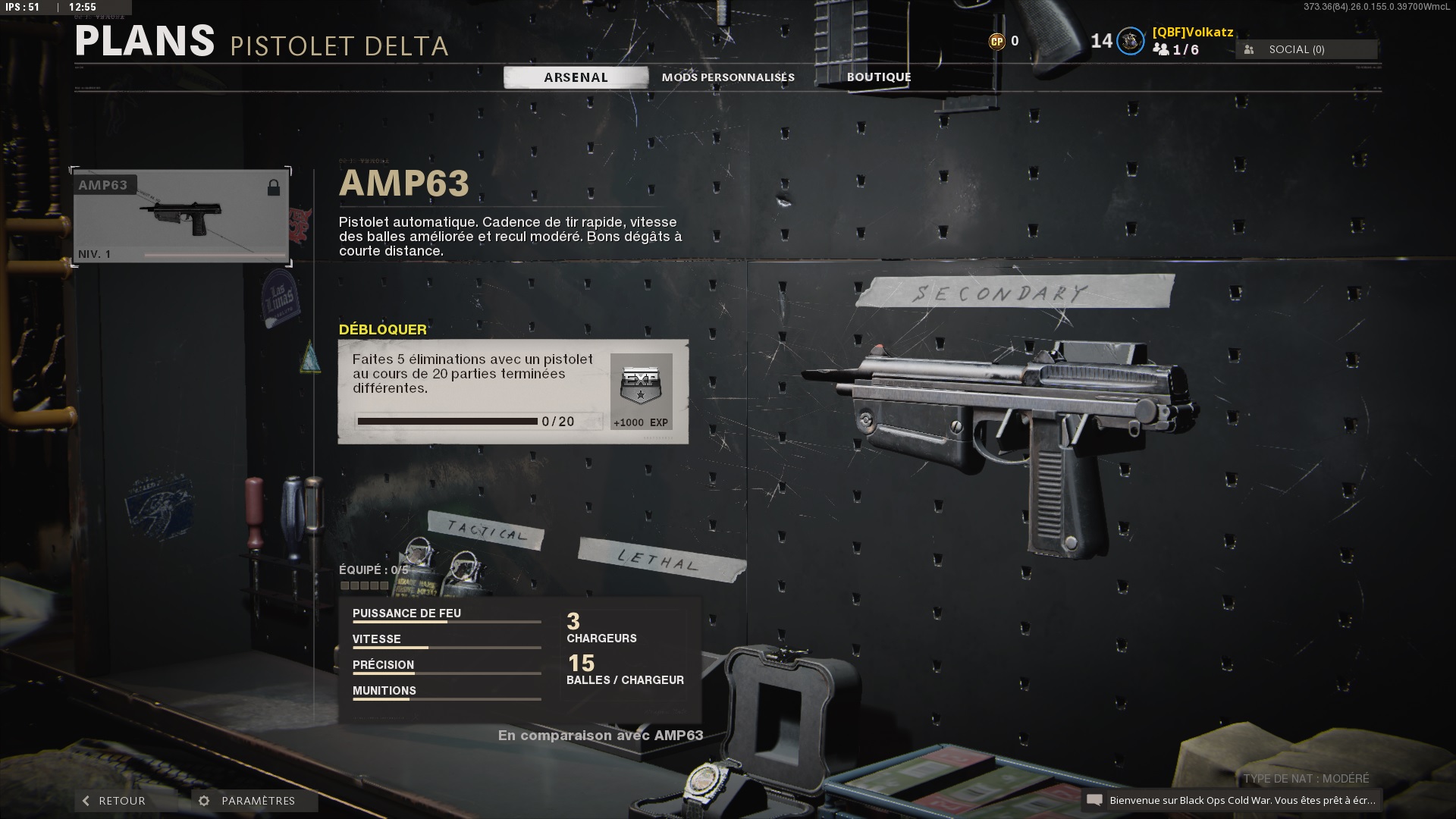
Task: Open the SOCIAL (0) panel
Action: tap(1306, 49)
